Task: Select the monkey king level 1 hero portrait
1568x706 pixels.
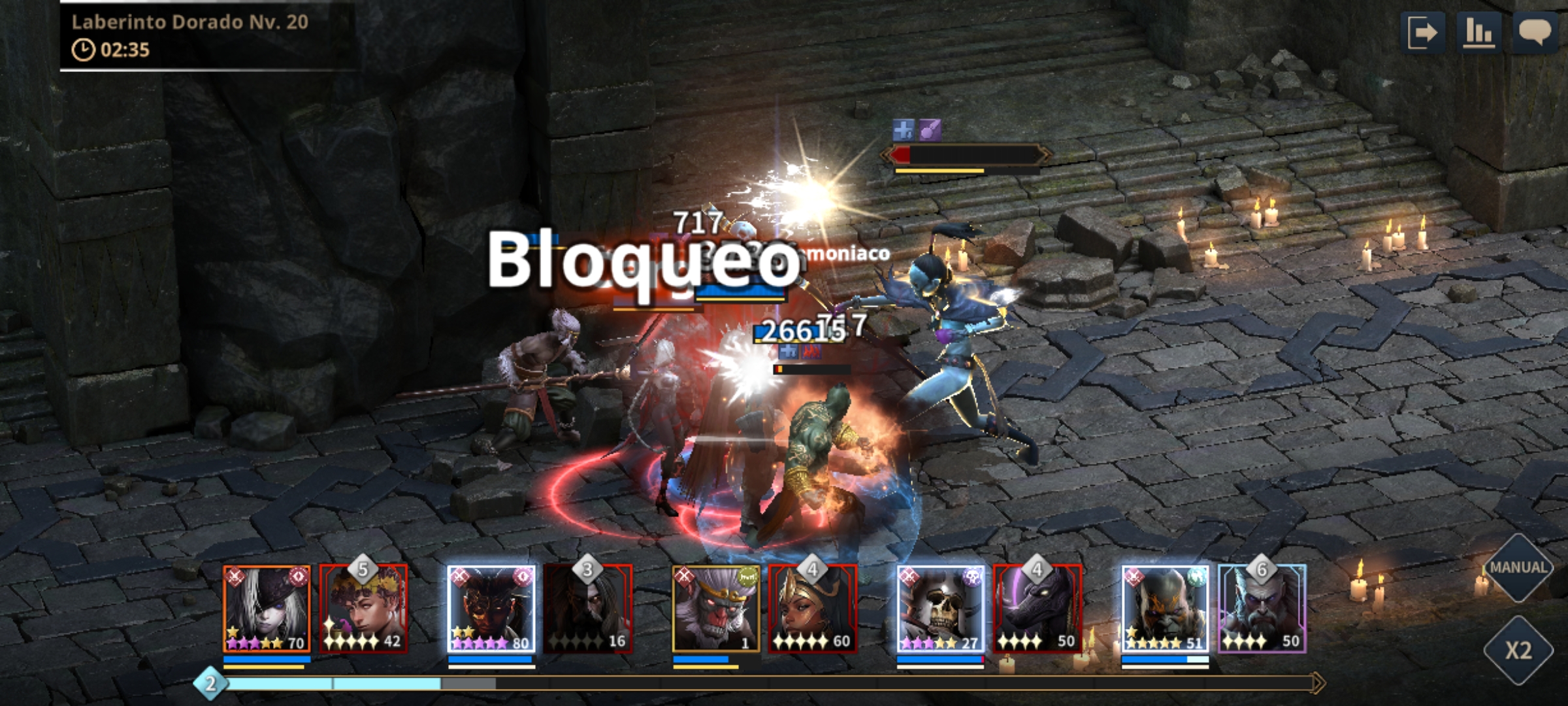Action: (x=716, y=609)
